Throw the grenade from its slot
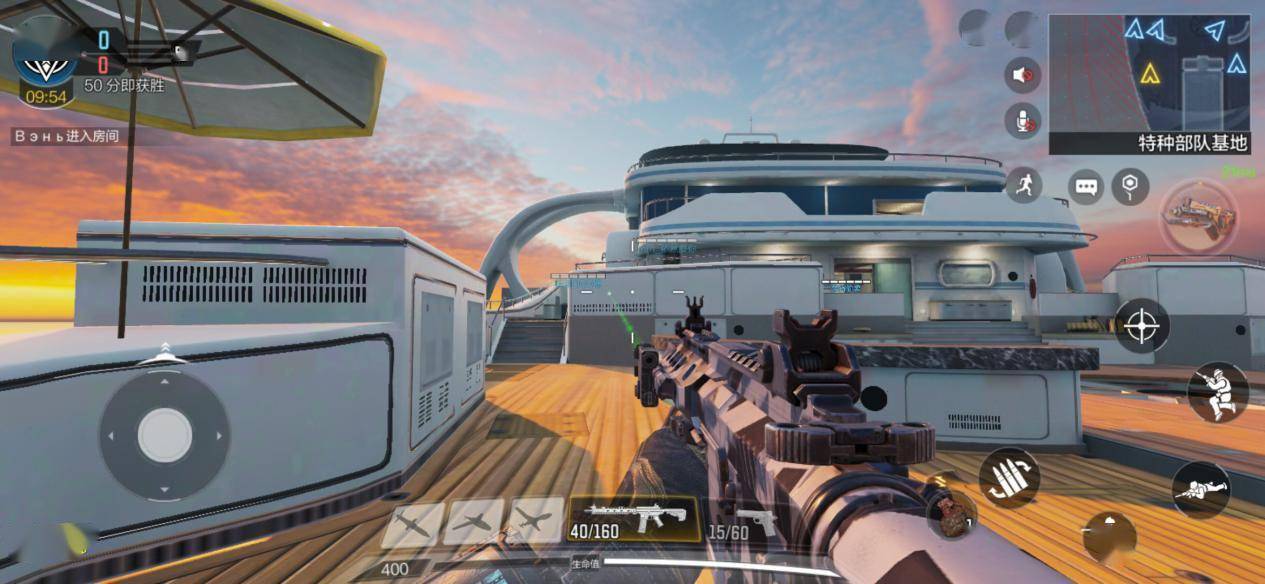The height and width of the screenshot is (584, 1265). coord(950,509)
